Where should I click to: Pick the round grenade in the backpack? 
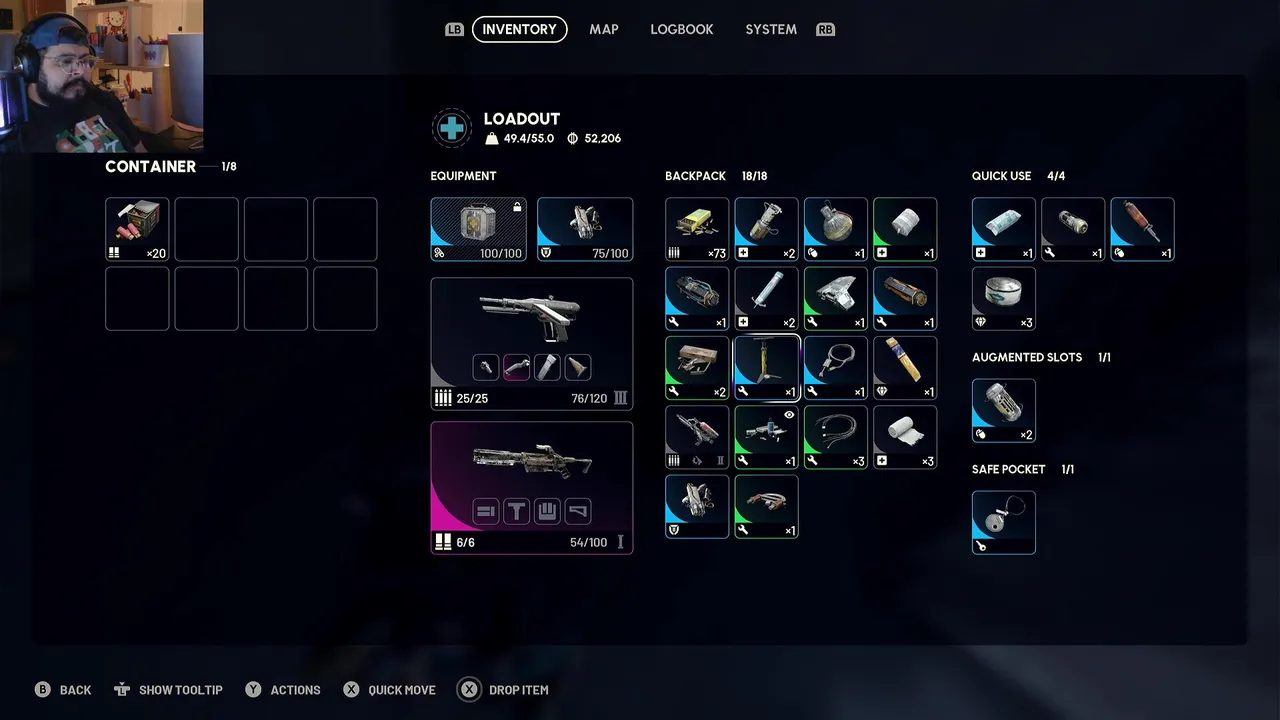tap(835, 229)
